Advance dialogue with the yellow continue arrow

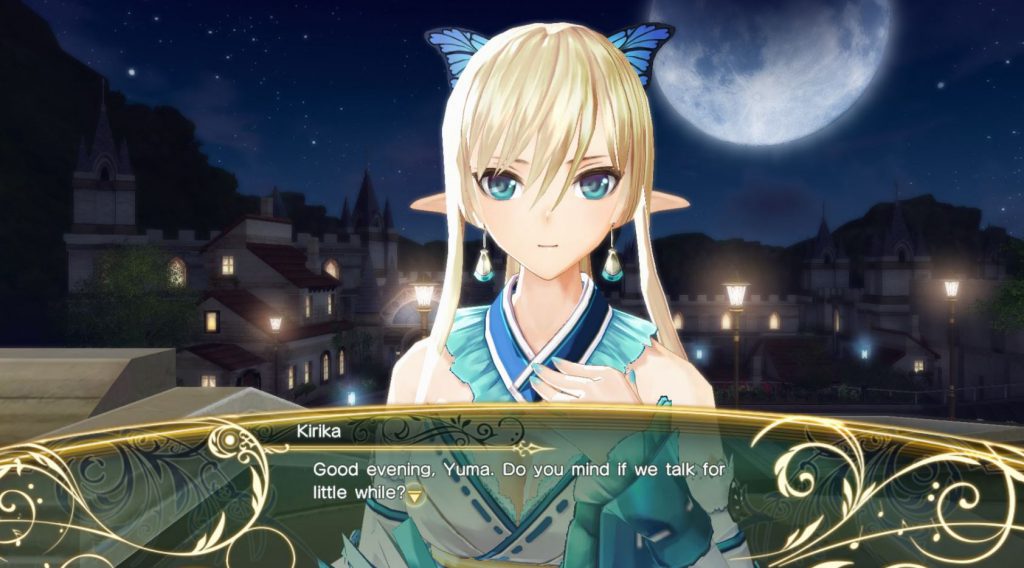coord(414,495)
